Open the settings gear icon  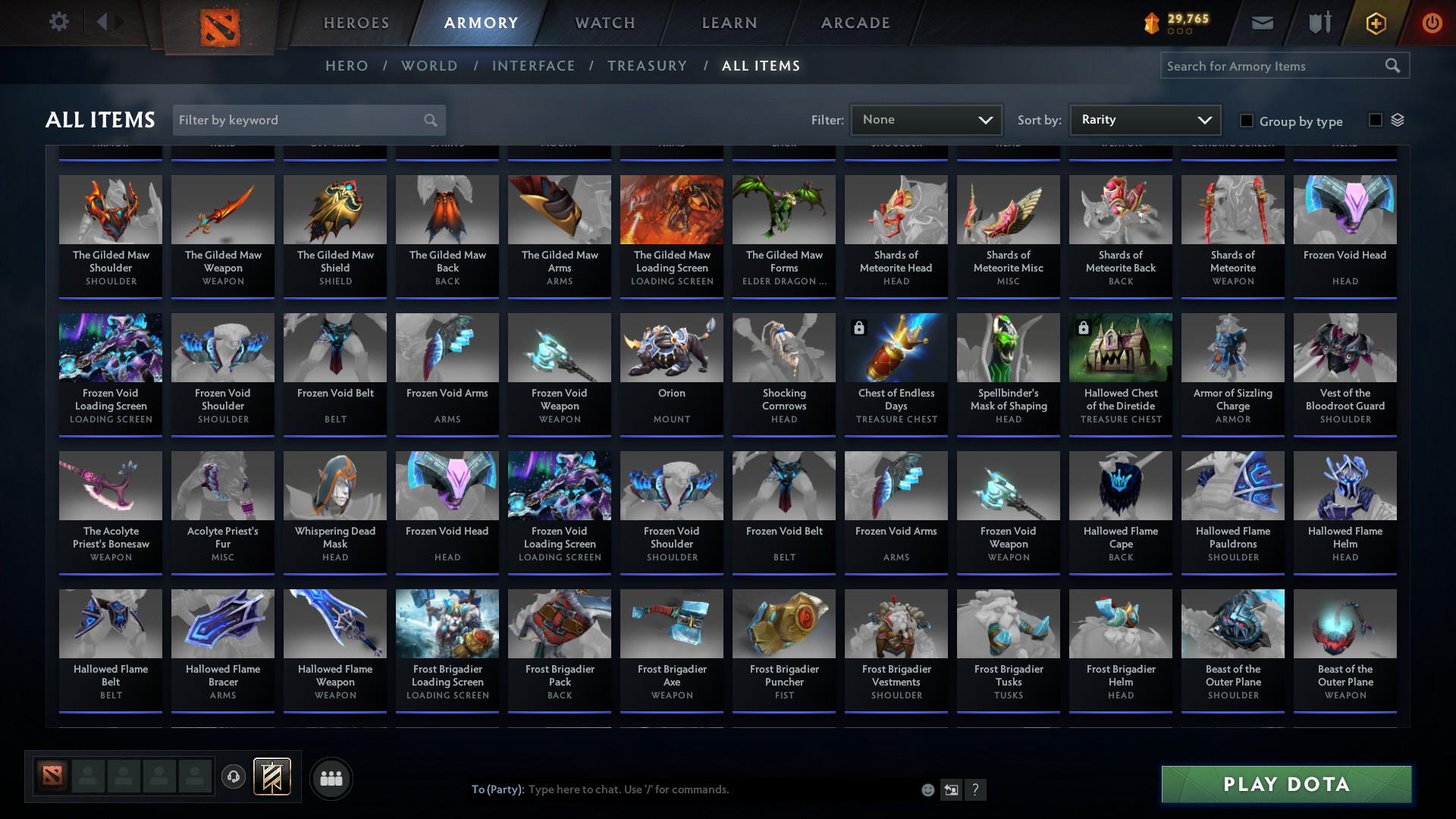pos(59,22)
